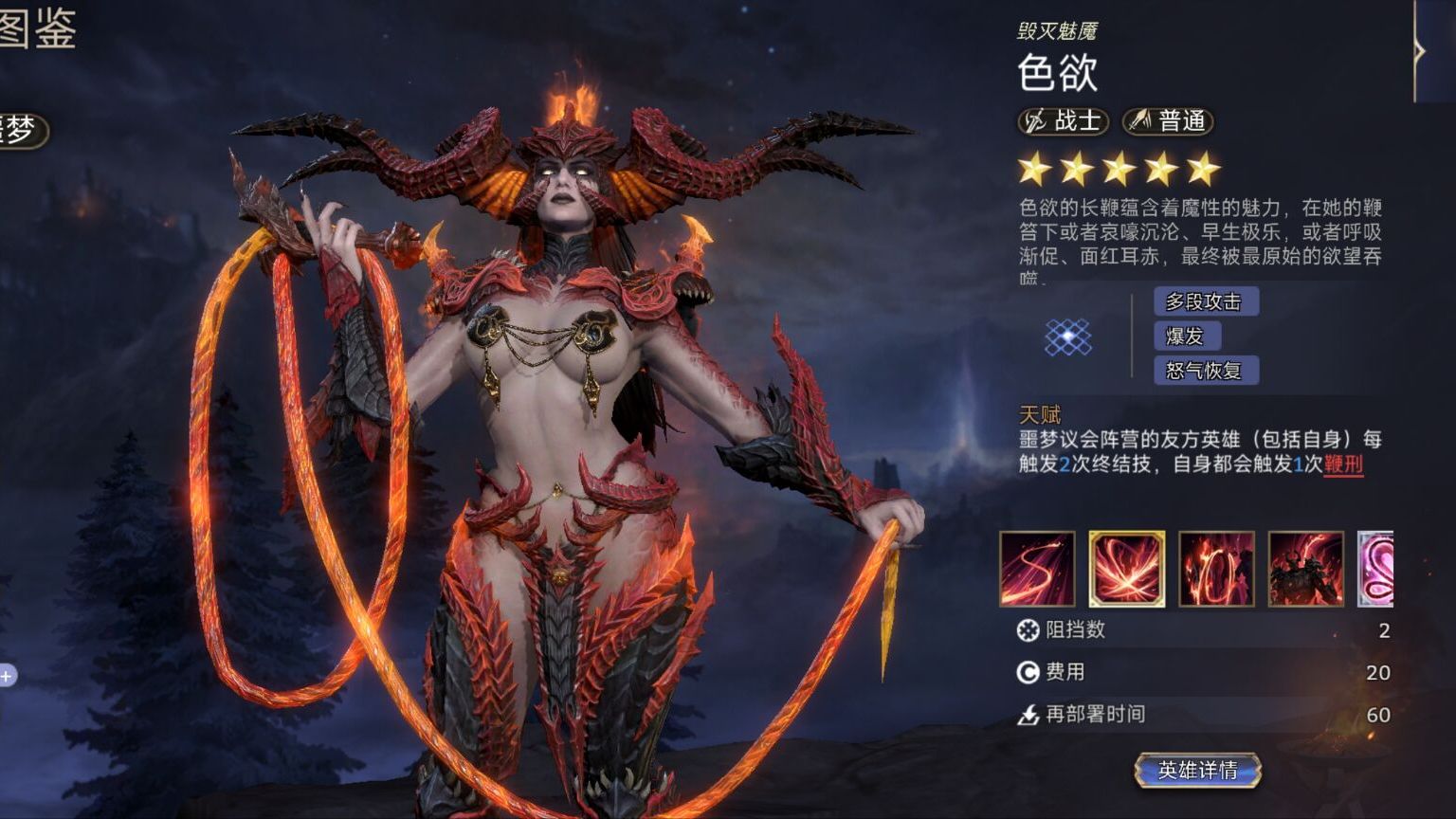Select the third flame ring skill icon
This screenshot has width=1456, height=819.
(x=1216, y=569)
